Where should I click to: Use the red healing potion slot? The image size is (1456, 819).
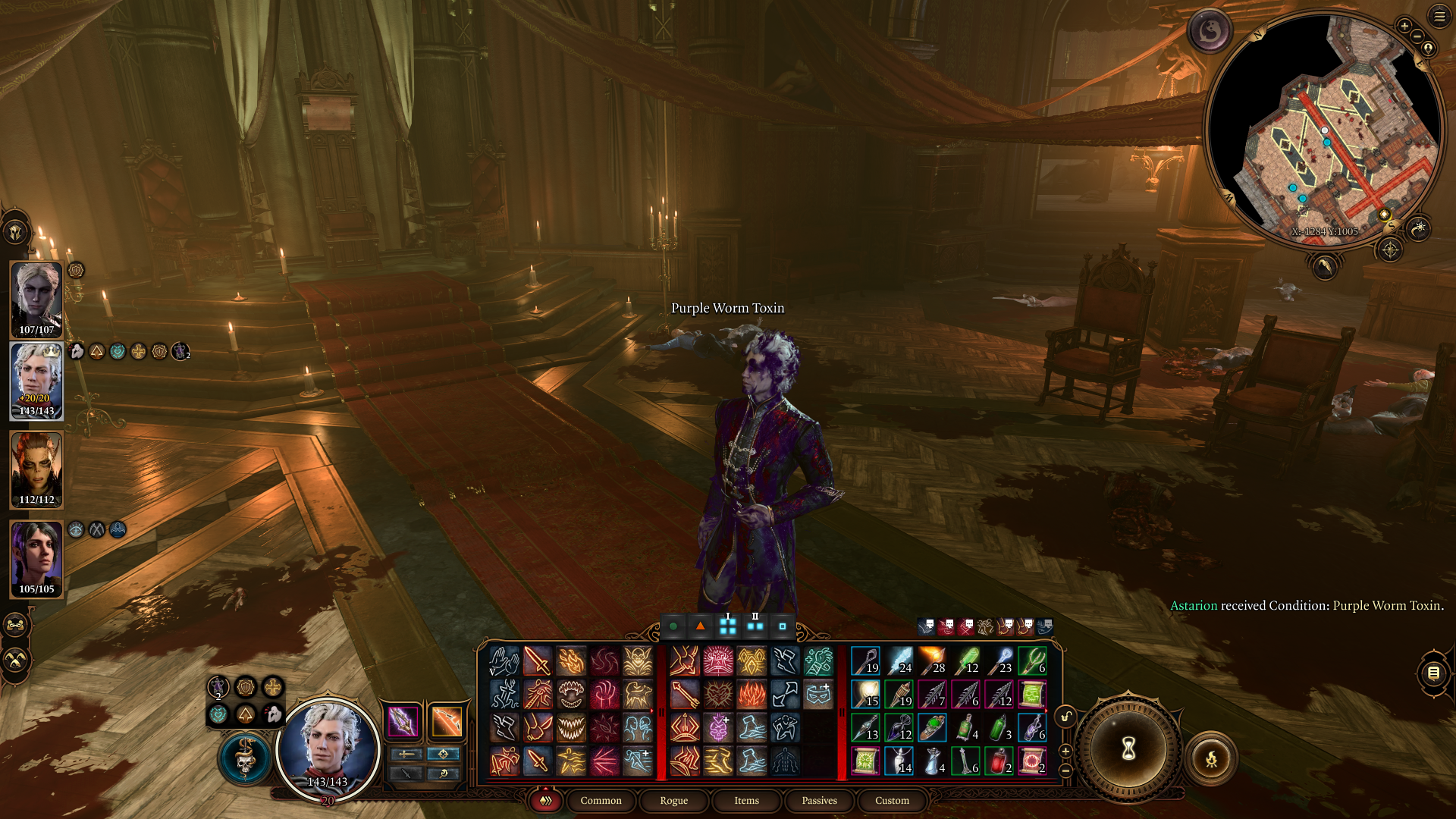point(999,761)
